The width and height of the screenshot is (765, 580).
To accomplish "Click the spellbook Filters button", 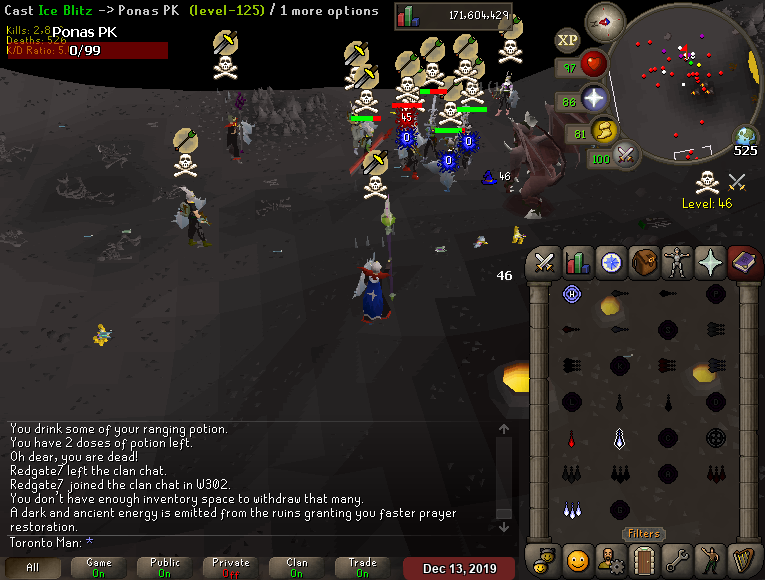I will click(644, 534).
